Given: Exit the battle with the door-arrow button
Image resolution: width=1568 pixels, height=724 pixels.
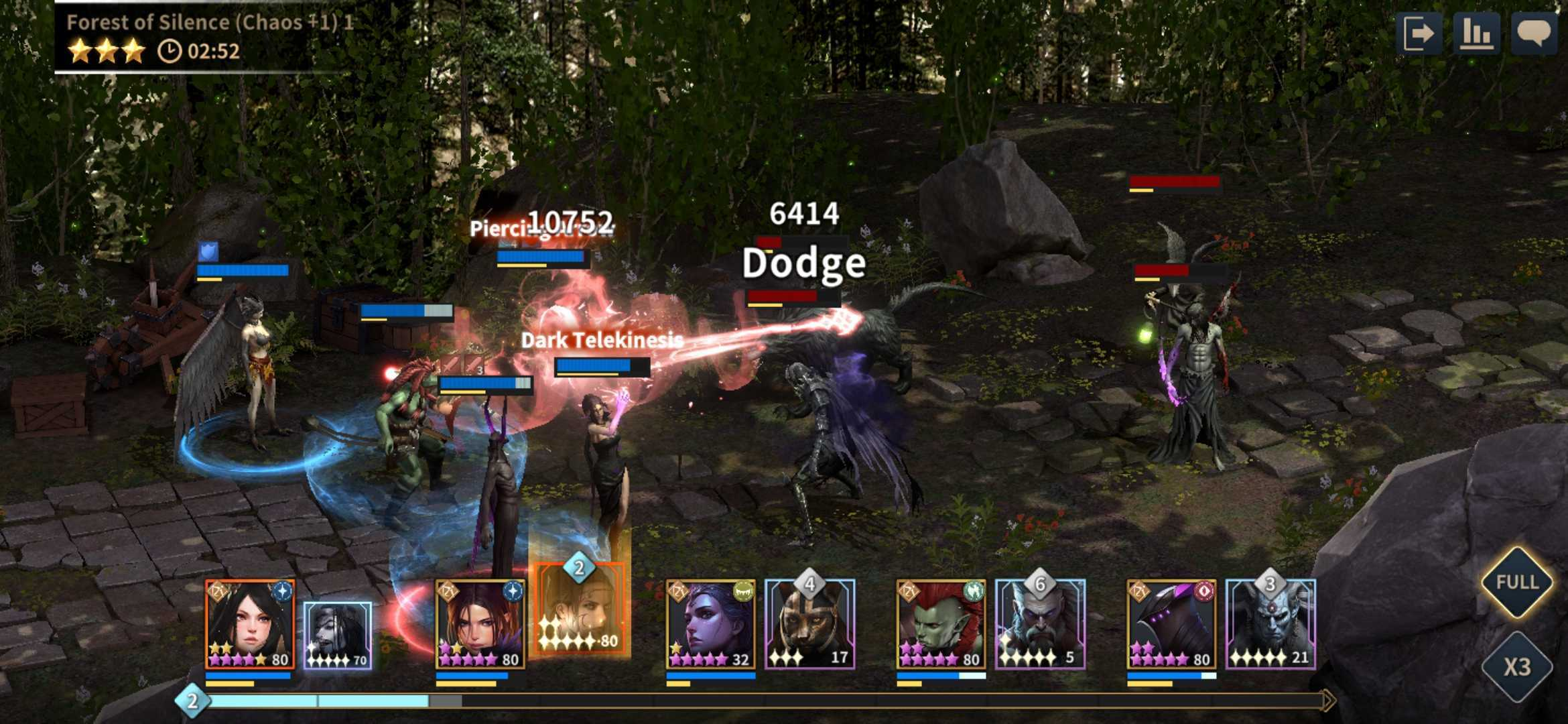Looking at the screenshot, I should (1419, 33).
